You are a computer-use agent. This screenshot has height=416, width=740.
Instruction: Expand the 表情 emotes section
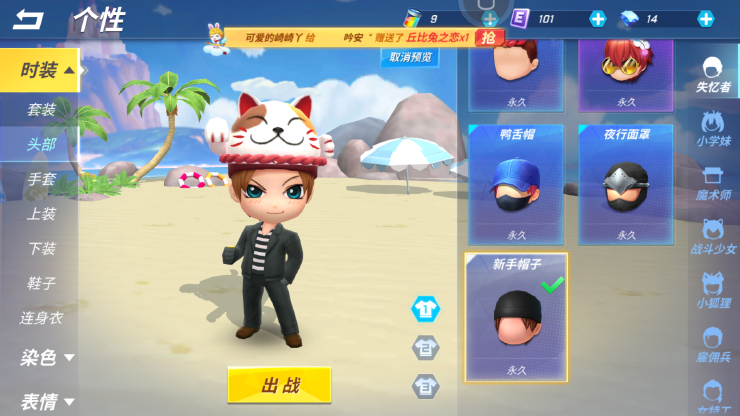pyautogui.click(x=46, y=401)
